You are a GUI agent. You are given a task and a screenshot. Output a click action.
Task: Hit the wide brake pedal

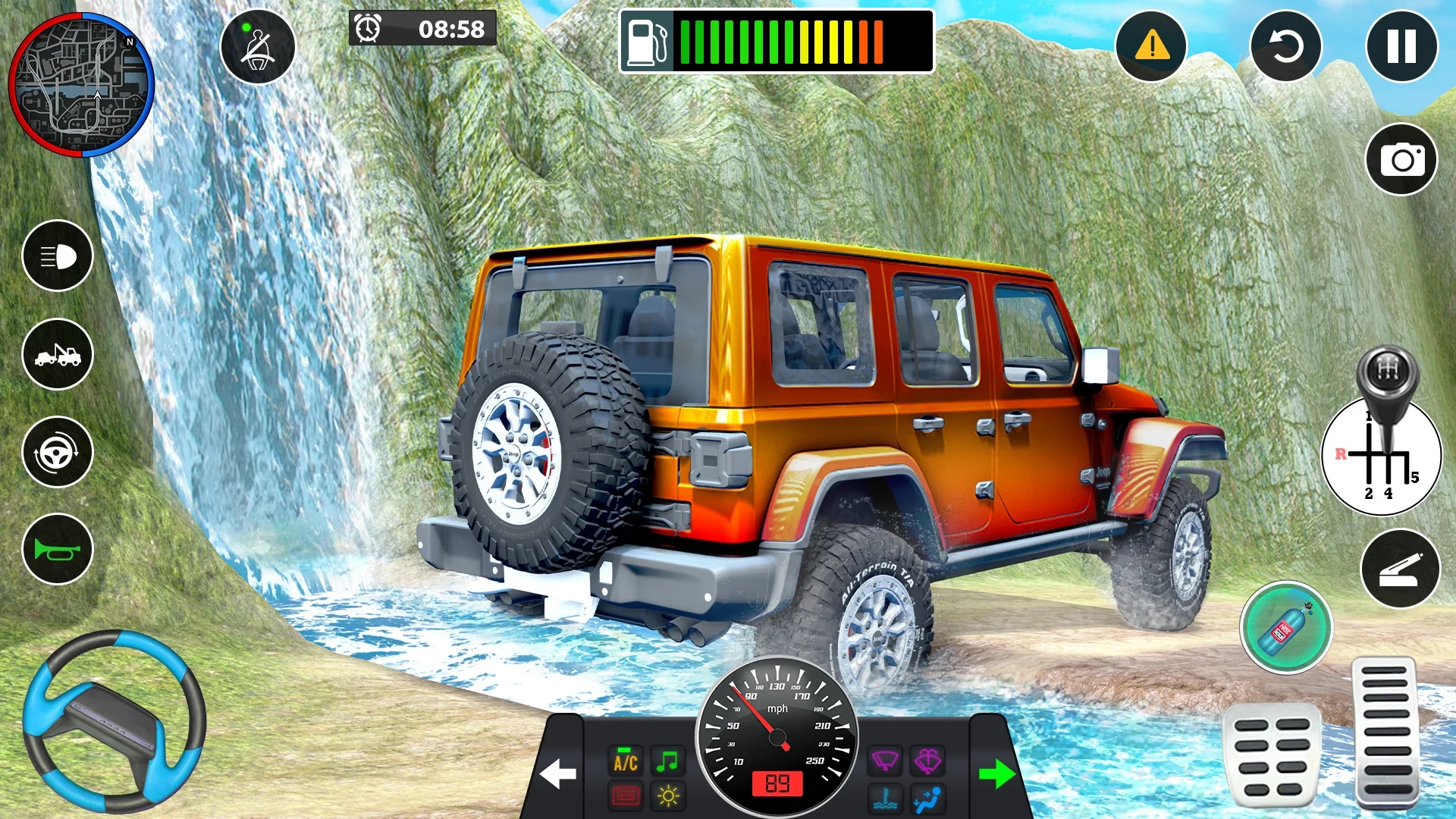(x=1271, y=755)
